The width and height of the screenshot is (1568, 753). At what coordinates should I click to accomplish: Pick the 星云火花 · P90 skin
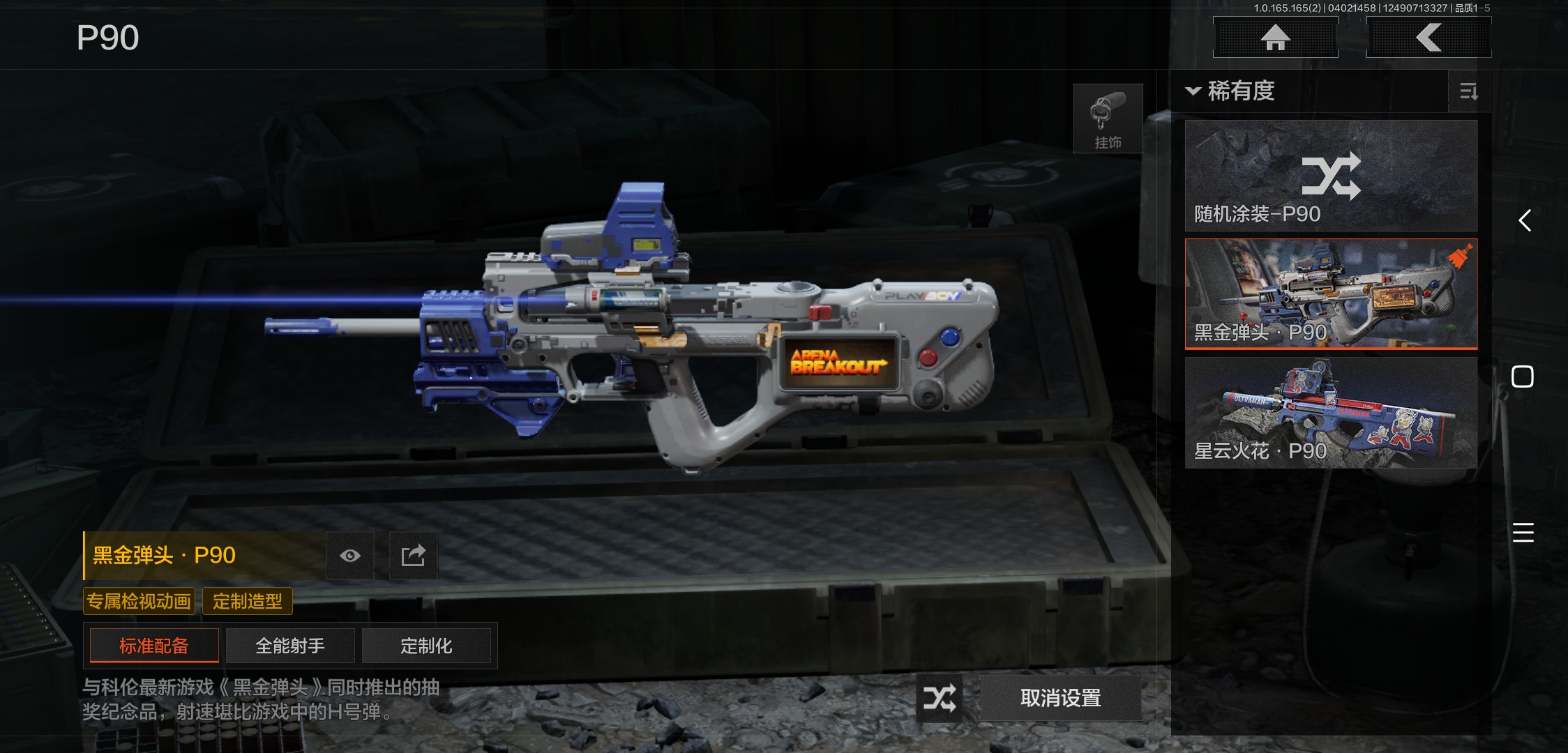tap(1331, 412)
